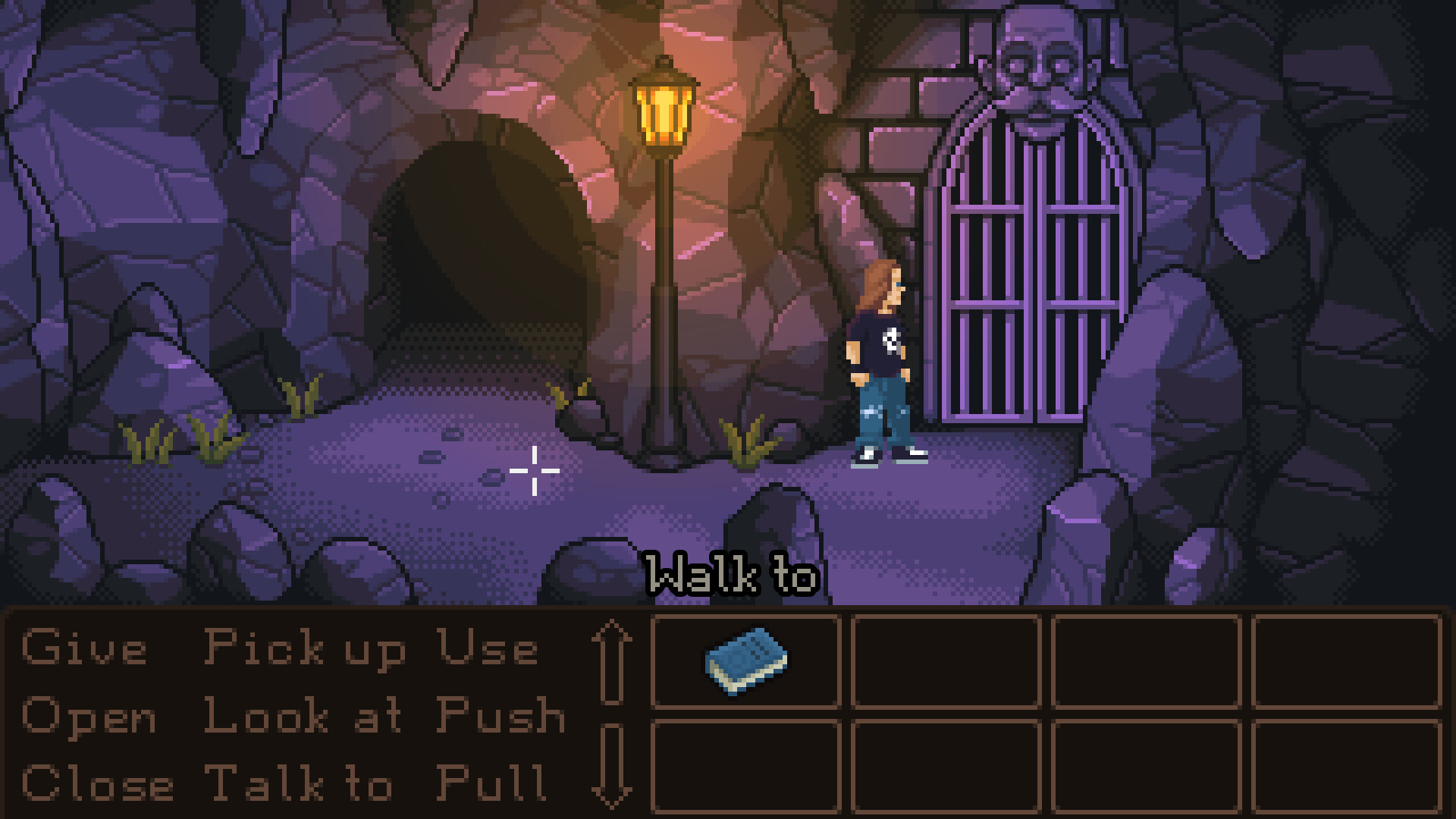Choose the Use action

489,648
